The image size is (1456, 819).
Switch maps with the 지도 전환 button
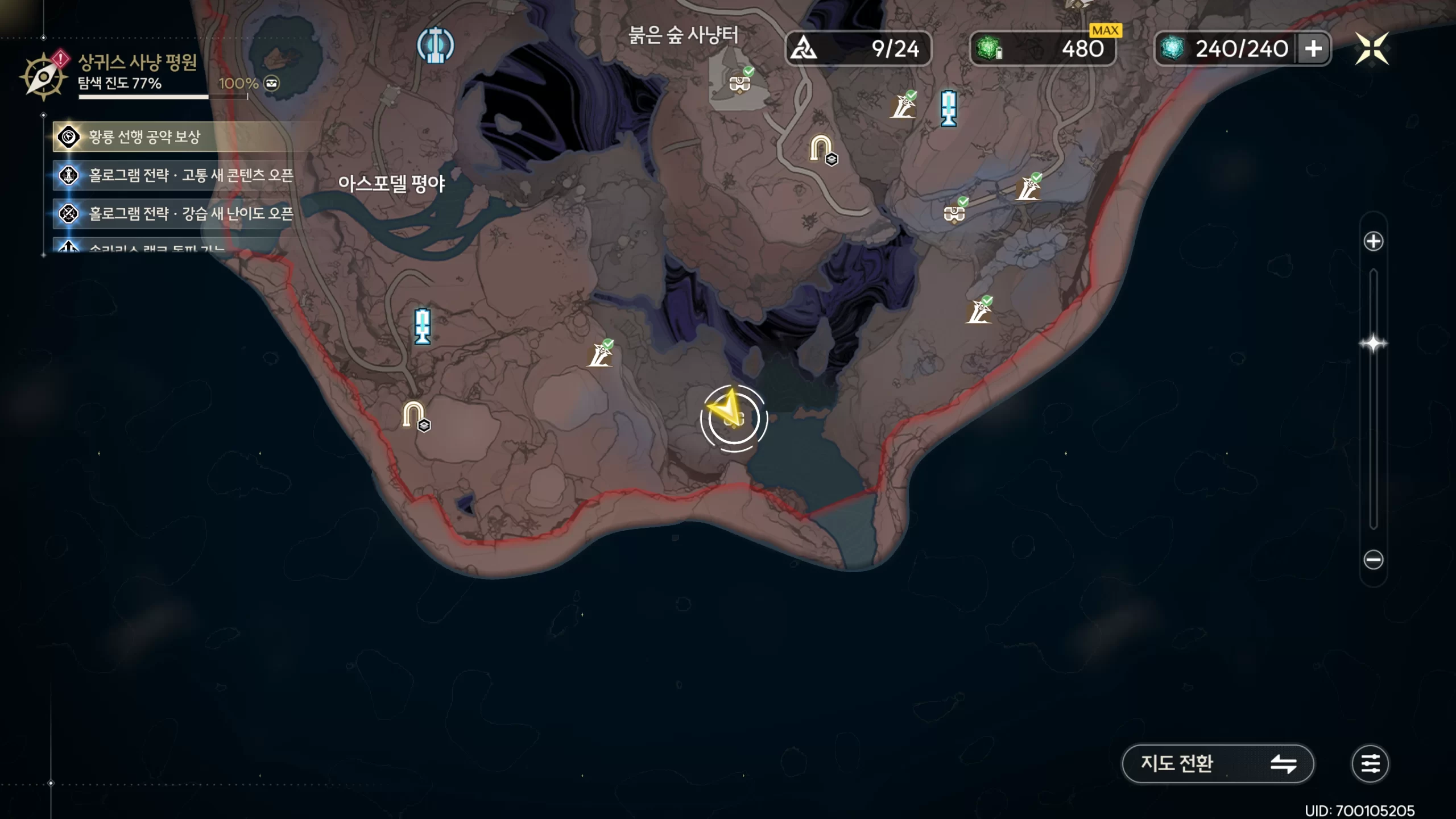[x=1217, y=763]
